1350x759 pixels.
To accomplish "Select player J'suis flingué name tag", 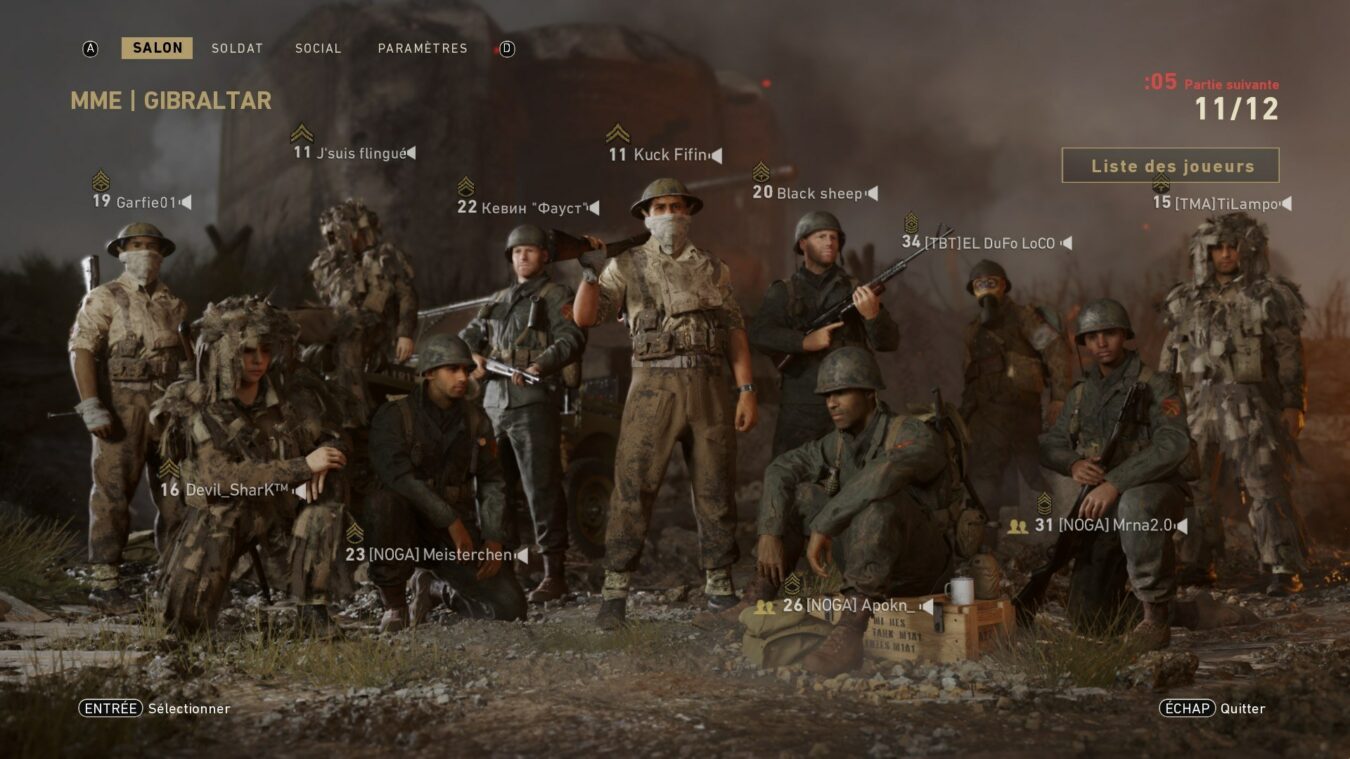I will click(361, 153).
